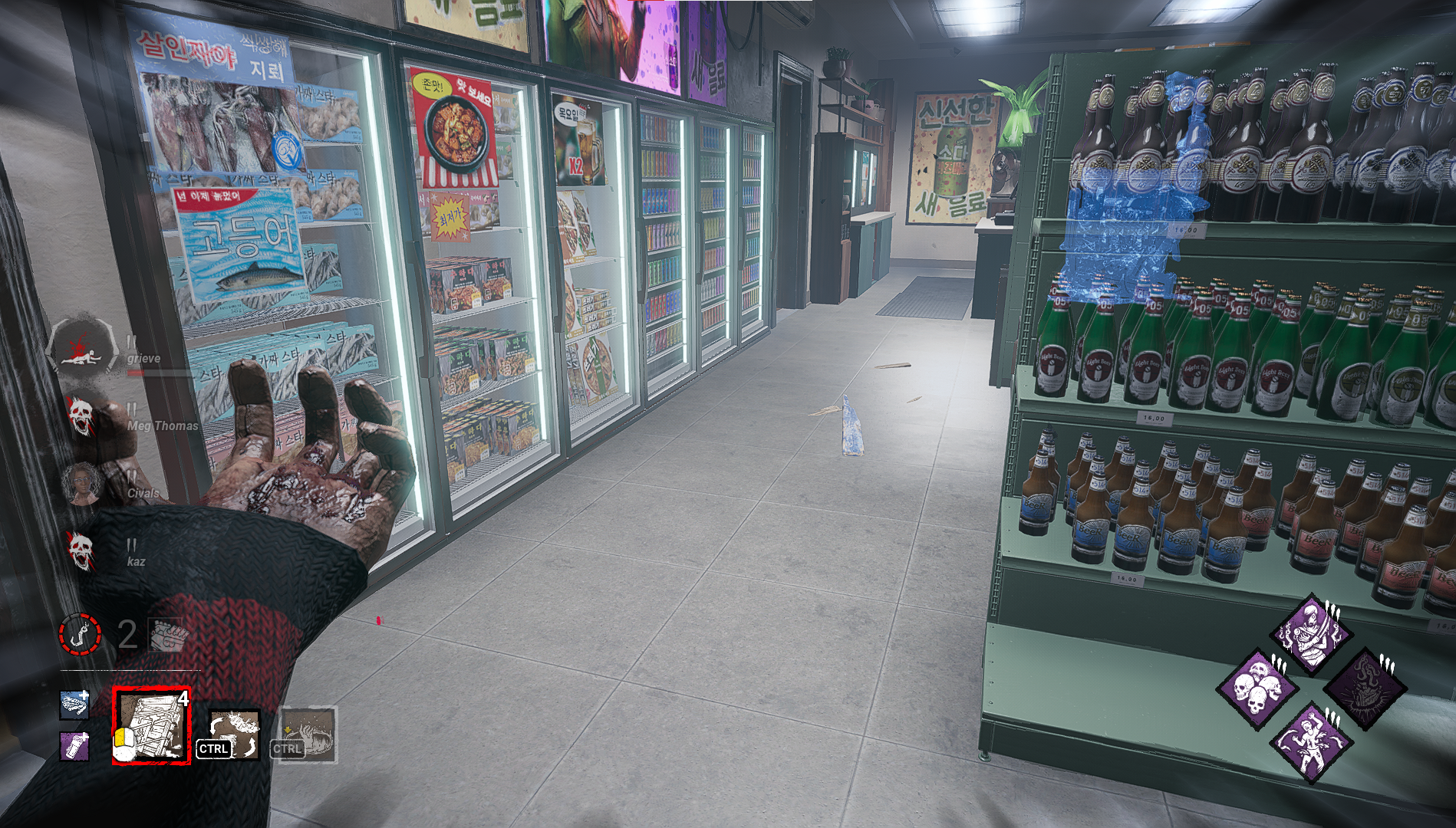This screenshot has height=828, width=1456.
Task: Click the clawed survivor perk icon
Action: [x=1311, y=742]
